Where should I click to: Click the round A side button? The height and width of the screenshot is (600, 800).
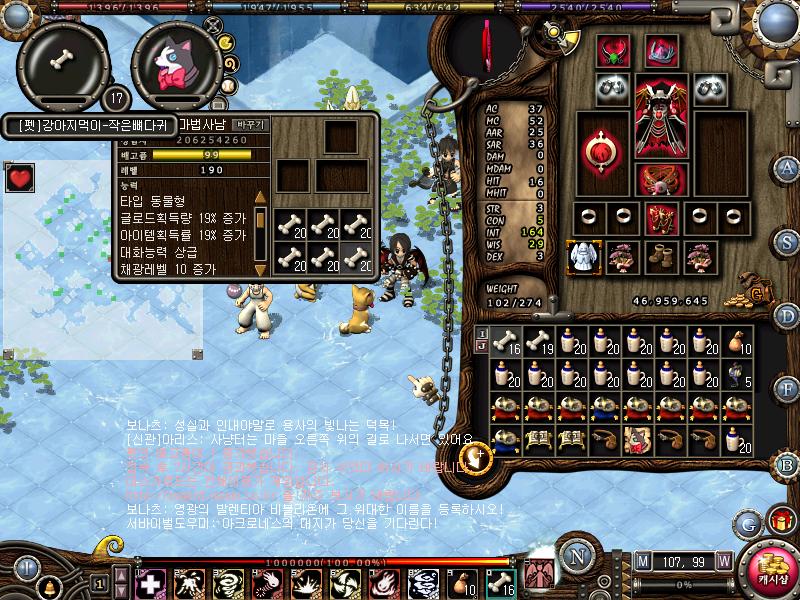point(787,167)
